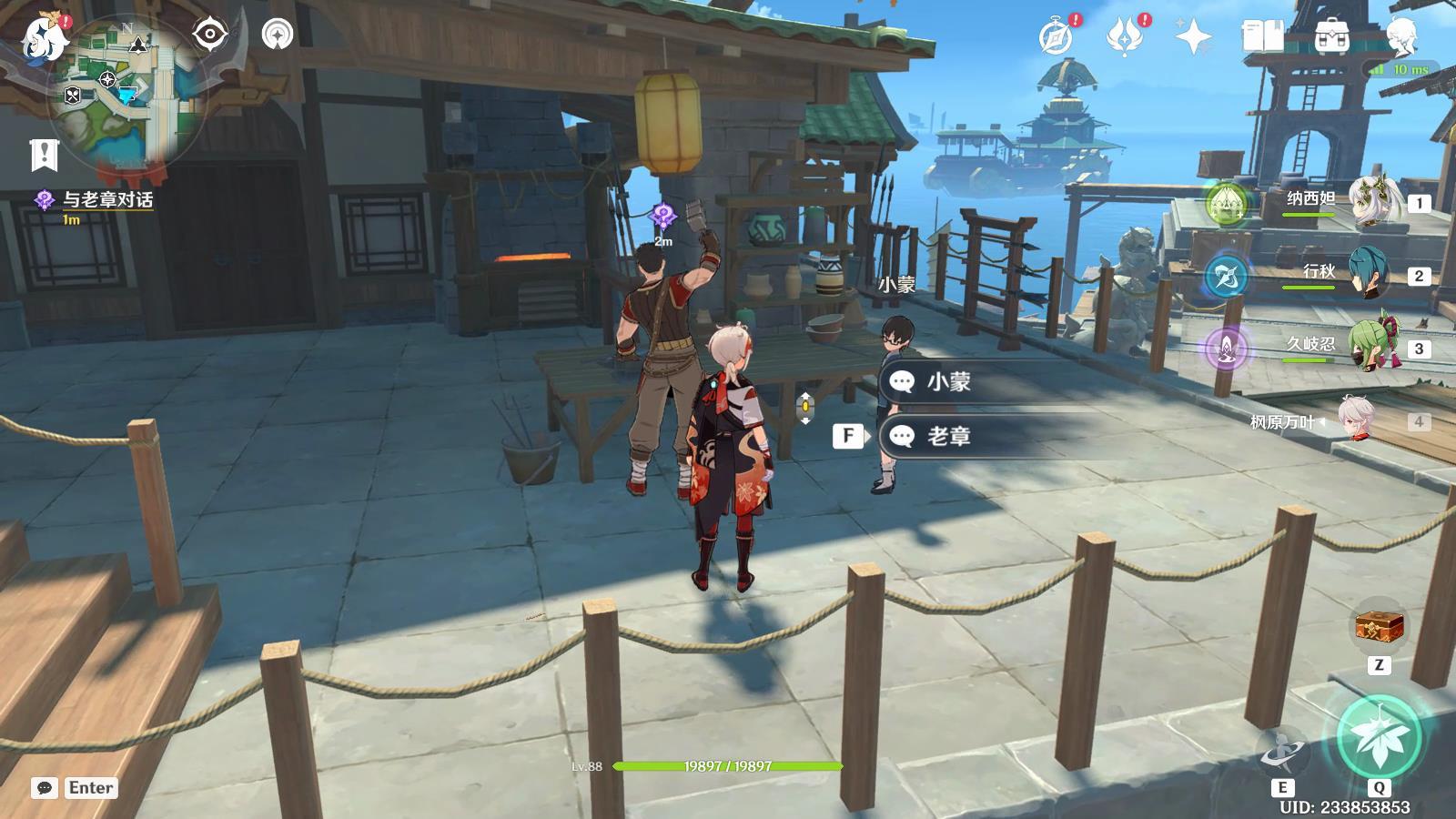
Task: Open the chat speech bubble
Action: point(45,788)
